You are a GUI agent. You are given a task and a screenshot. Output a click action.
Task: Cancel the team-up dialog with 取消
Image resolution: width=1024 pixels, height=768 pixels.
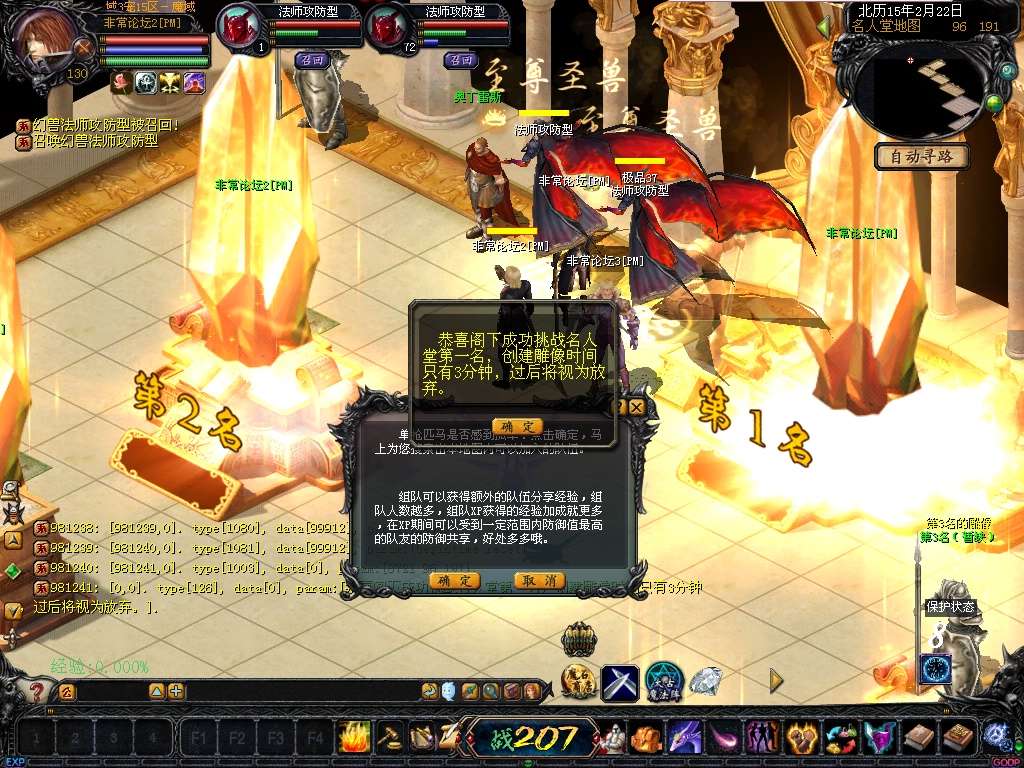[539, 581]
